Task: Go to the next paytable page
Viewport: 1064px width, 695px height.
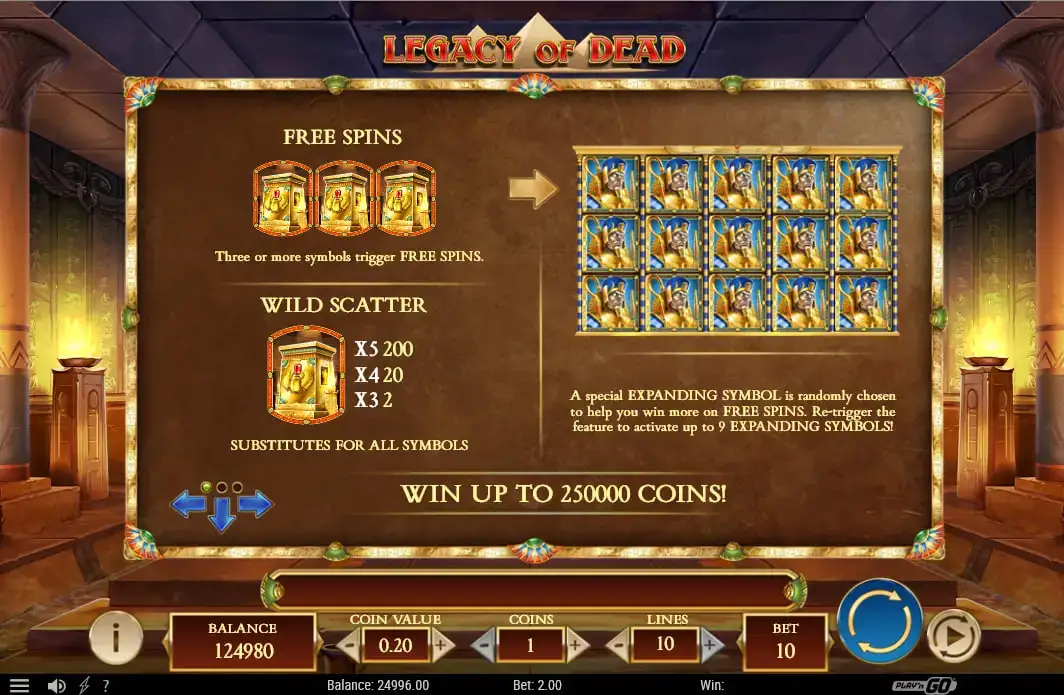Action: coord(256,504)
